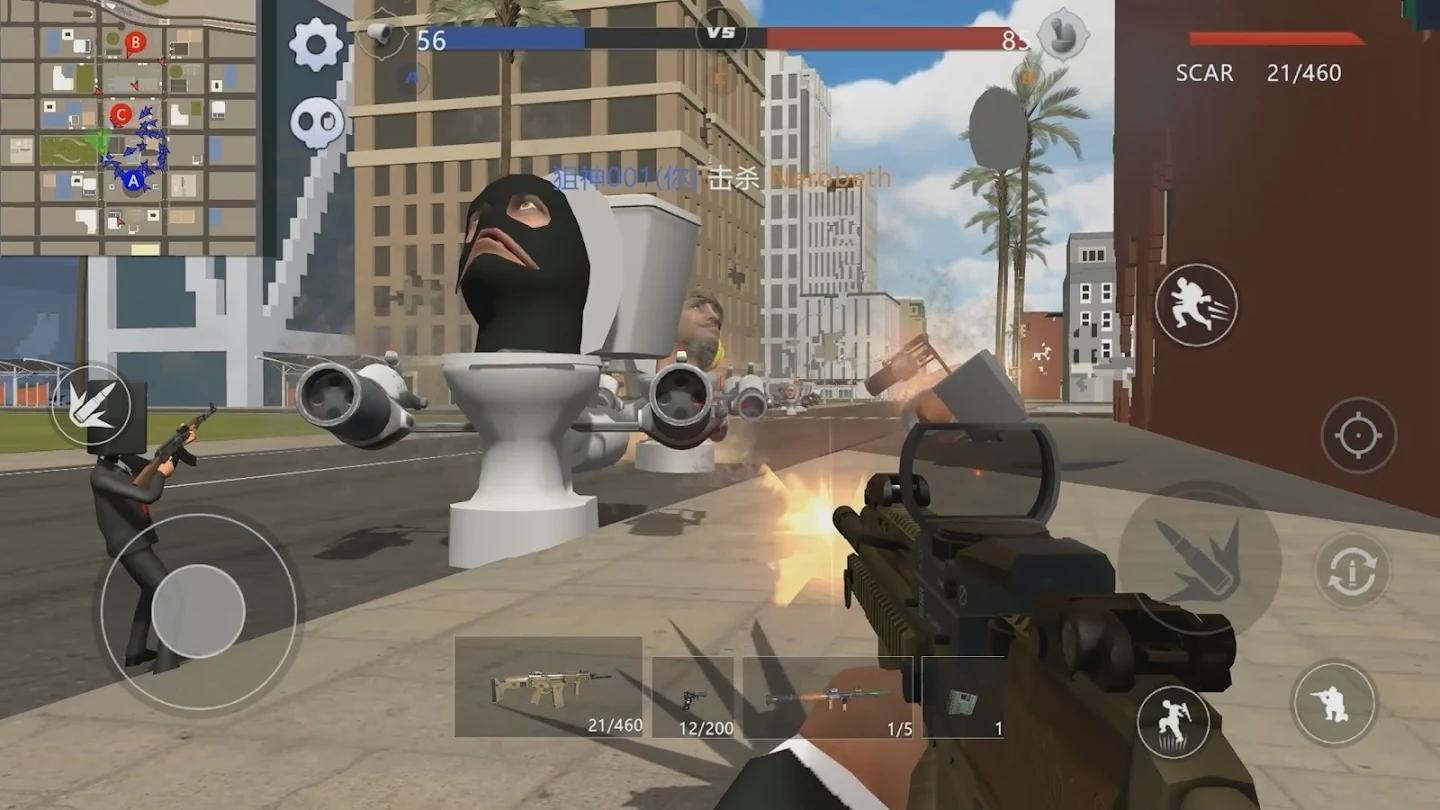Open the gear settings menu
The width and height of the screenshot is (1440, 810).
(316, 45)
